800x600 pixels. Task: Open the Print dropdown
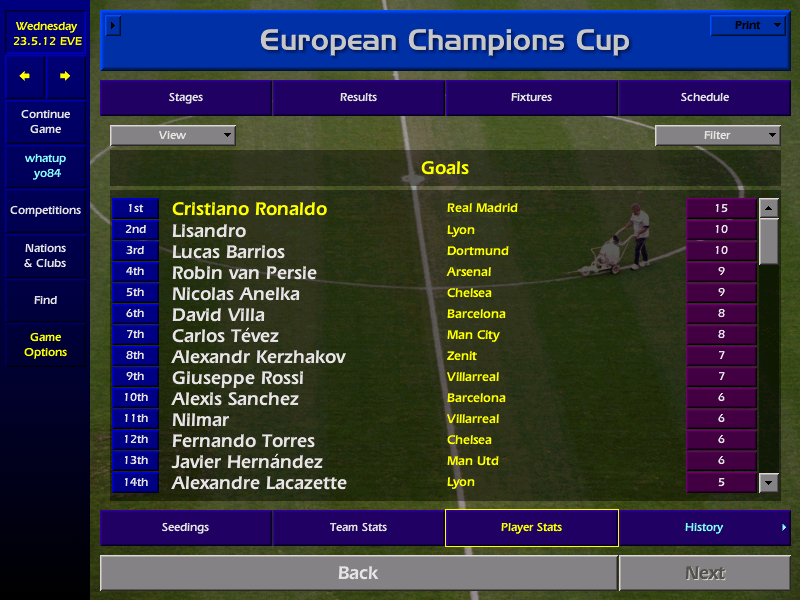pyautogui.click(x=748, y=26)
